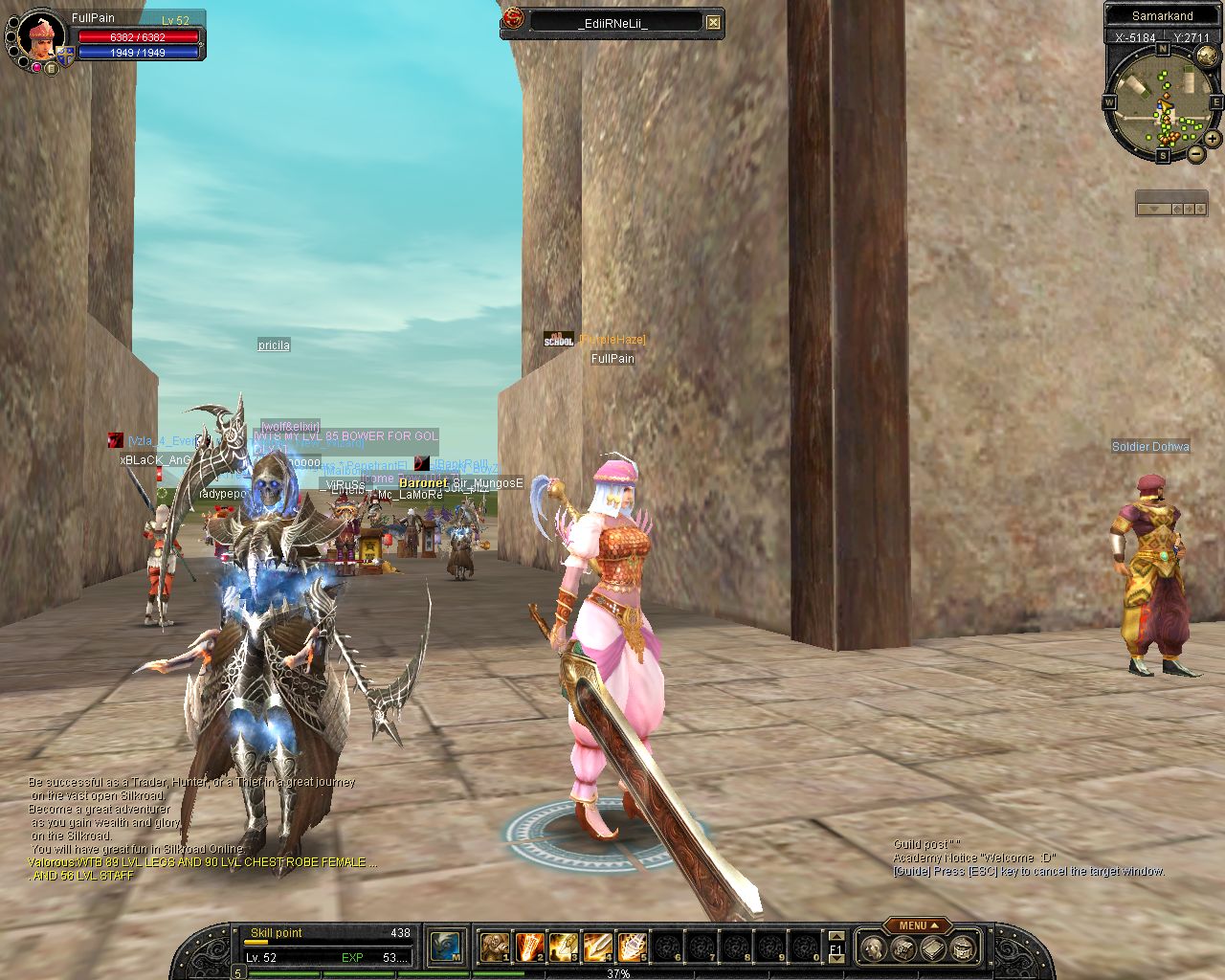Click the shield crest icon by portrait
The image size is (1225, 980).
click(65, 56)
